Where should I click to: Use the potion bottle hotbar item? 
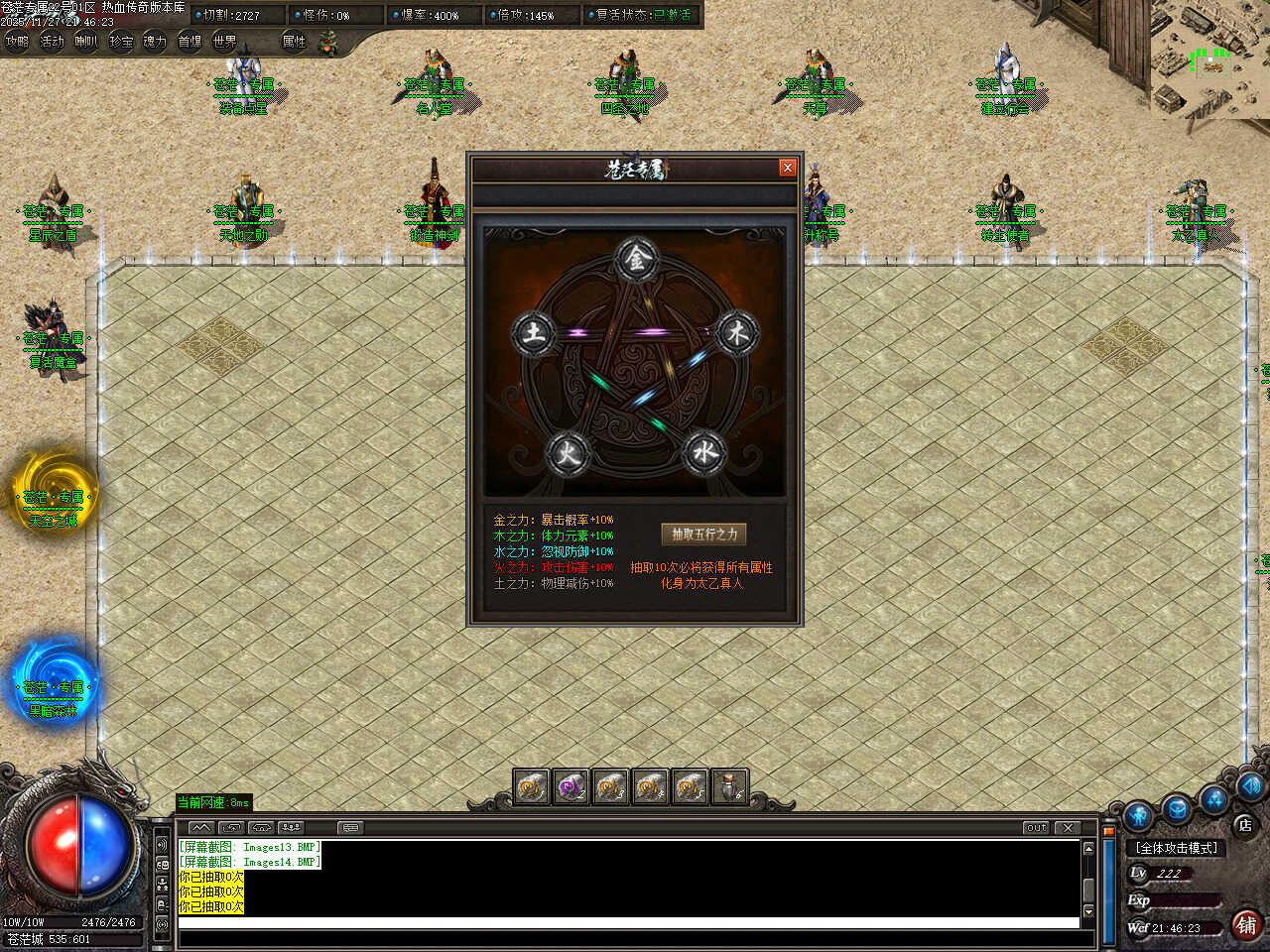pyautogui.click(x=729, y=787)
